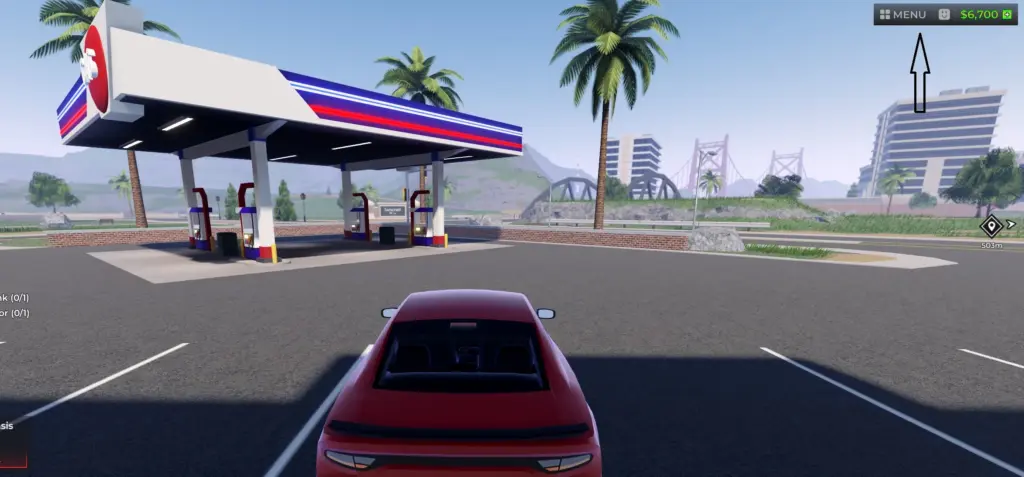Click the smiley face icon
This screenshot has height=477, width=1024.
944,15
